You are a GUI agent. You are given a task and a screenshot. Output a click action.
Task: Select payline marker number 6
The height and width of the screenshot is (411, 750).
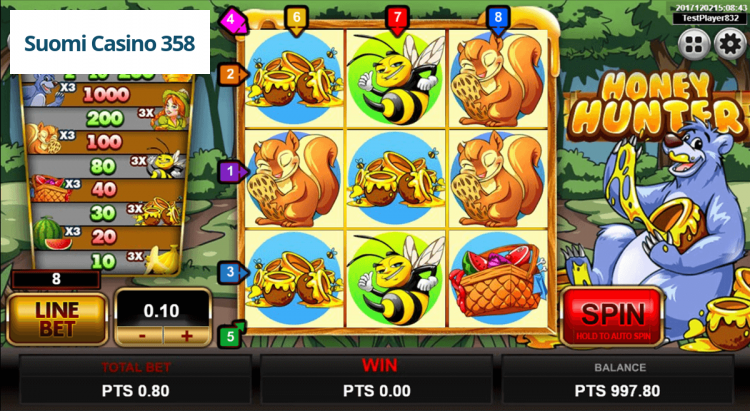(x=295, y=17)
